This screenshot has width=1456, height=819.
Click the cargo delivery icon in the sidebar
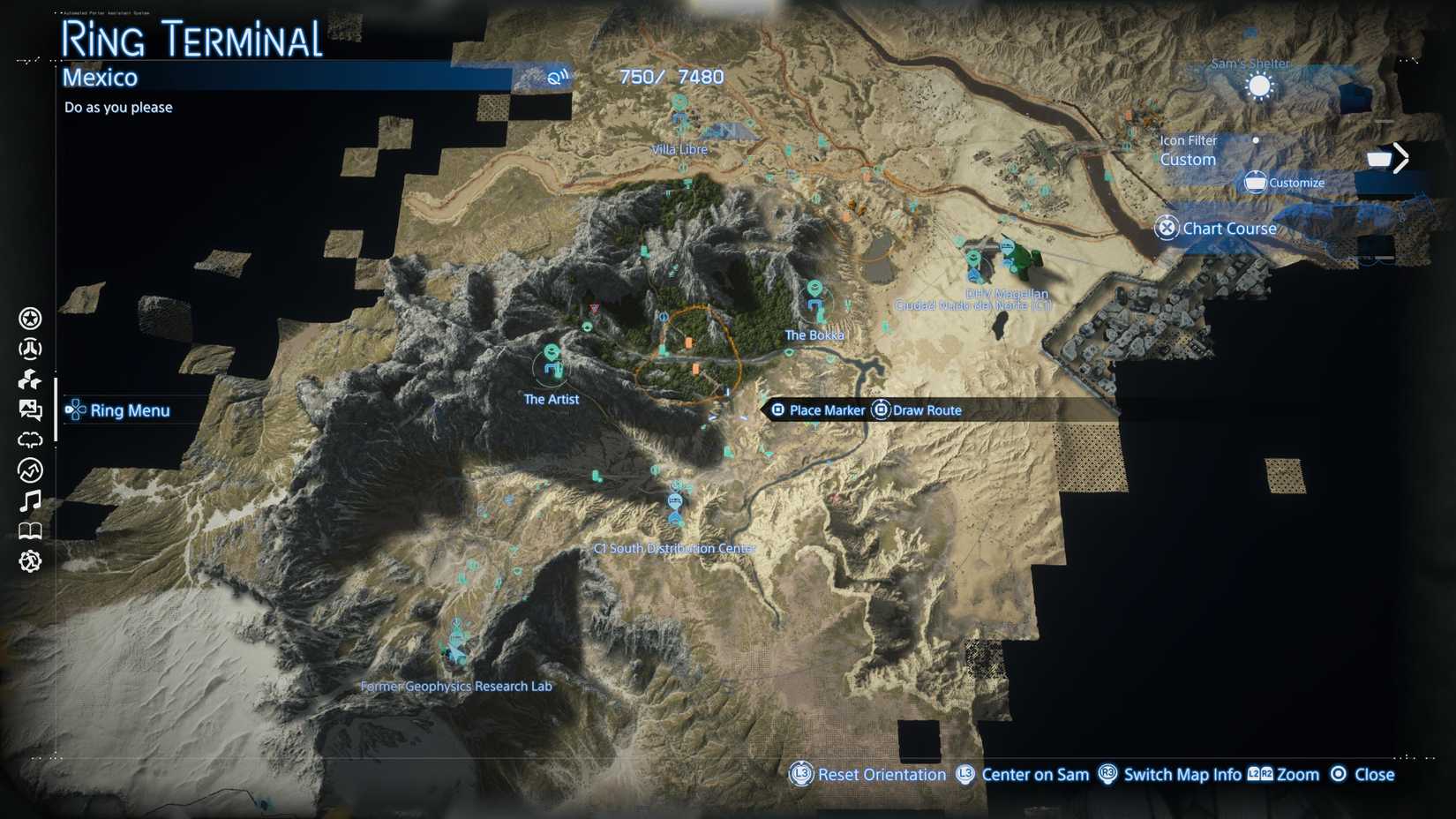click(28, 379)
